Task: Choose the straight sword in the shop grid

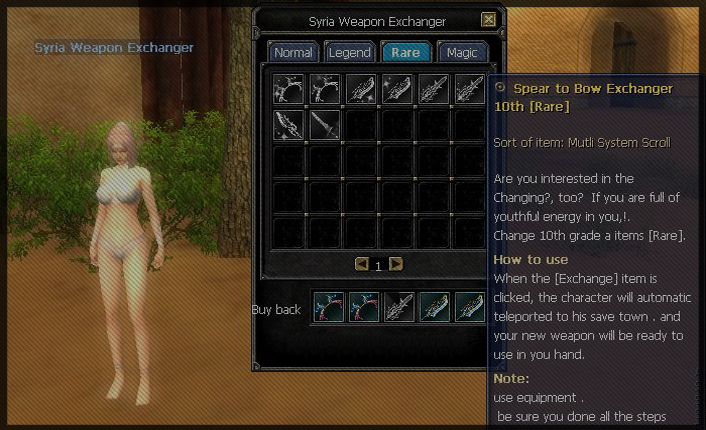Action: (325, 125)
